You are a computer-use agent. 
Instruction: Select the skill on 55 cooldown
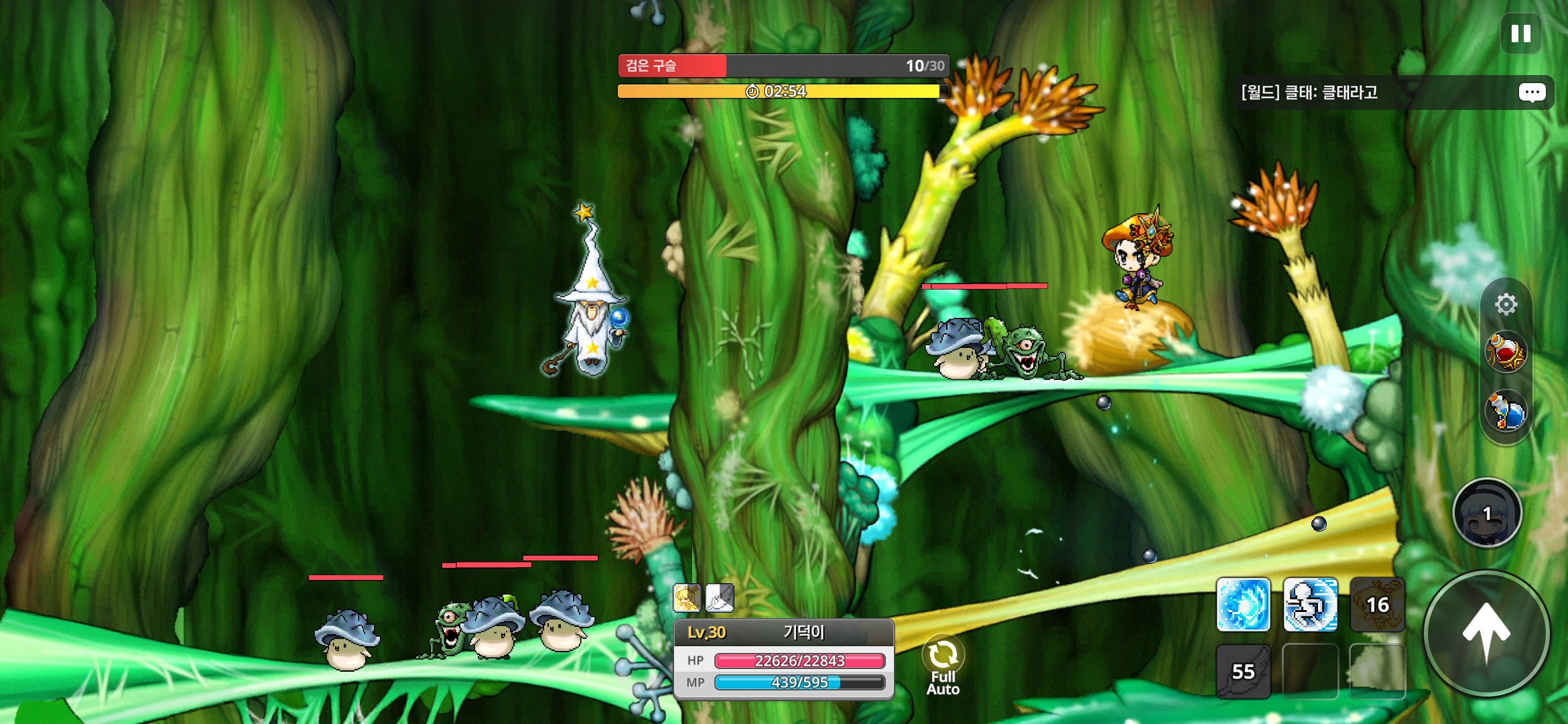point(1243,672)
